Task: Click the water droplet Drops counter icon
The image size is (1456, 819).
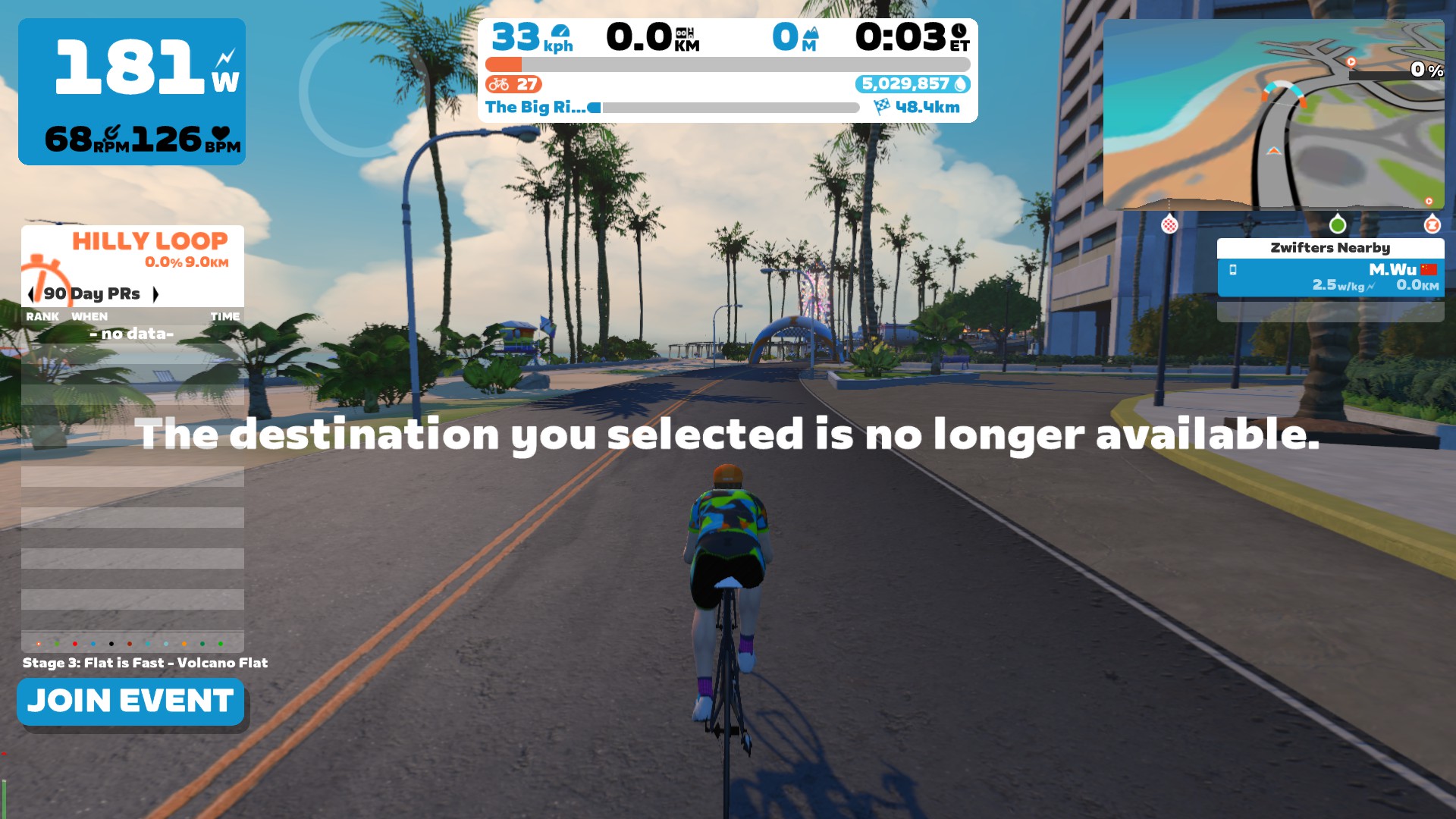Action: 959,85
